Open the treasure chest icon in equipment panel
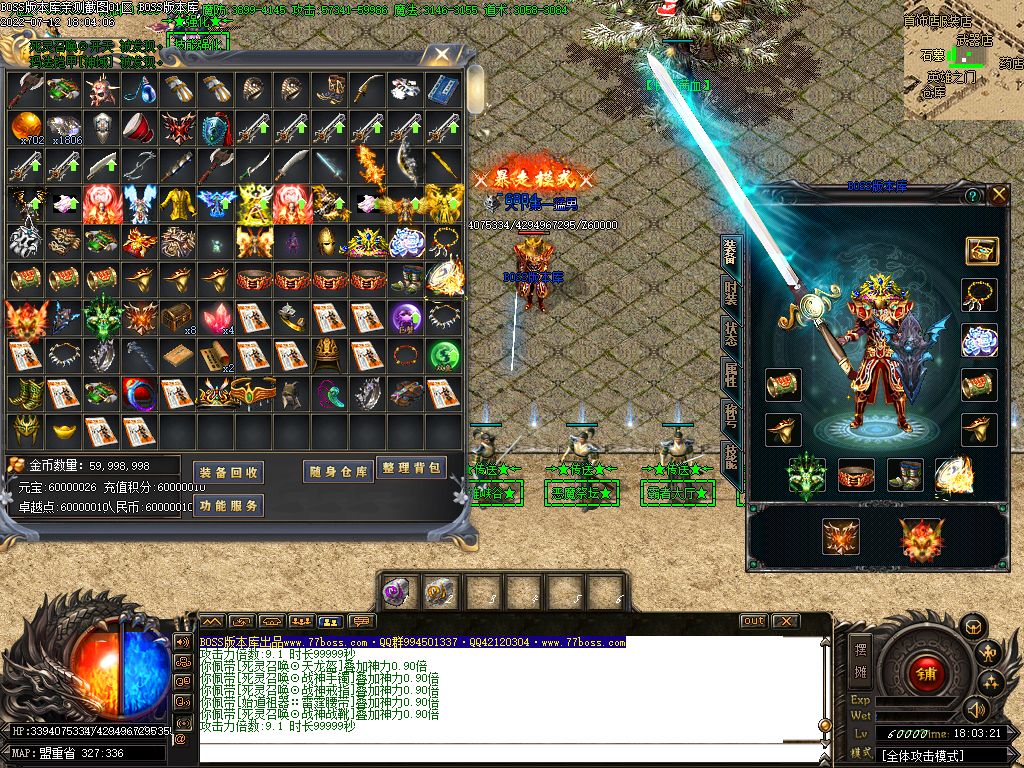1024x768 pixels. (982, 251)
